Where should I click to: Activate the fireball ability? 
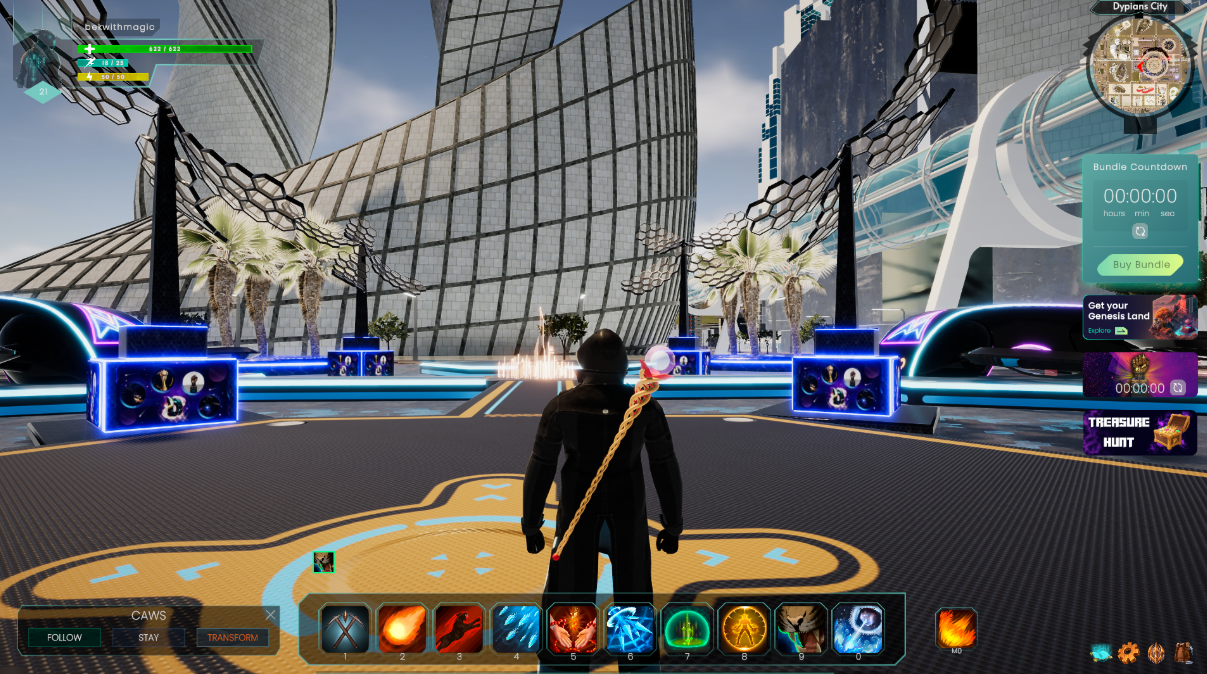(402, 628)
